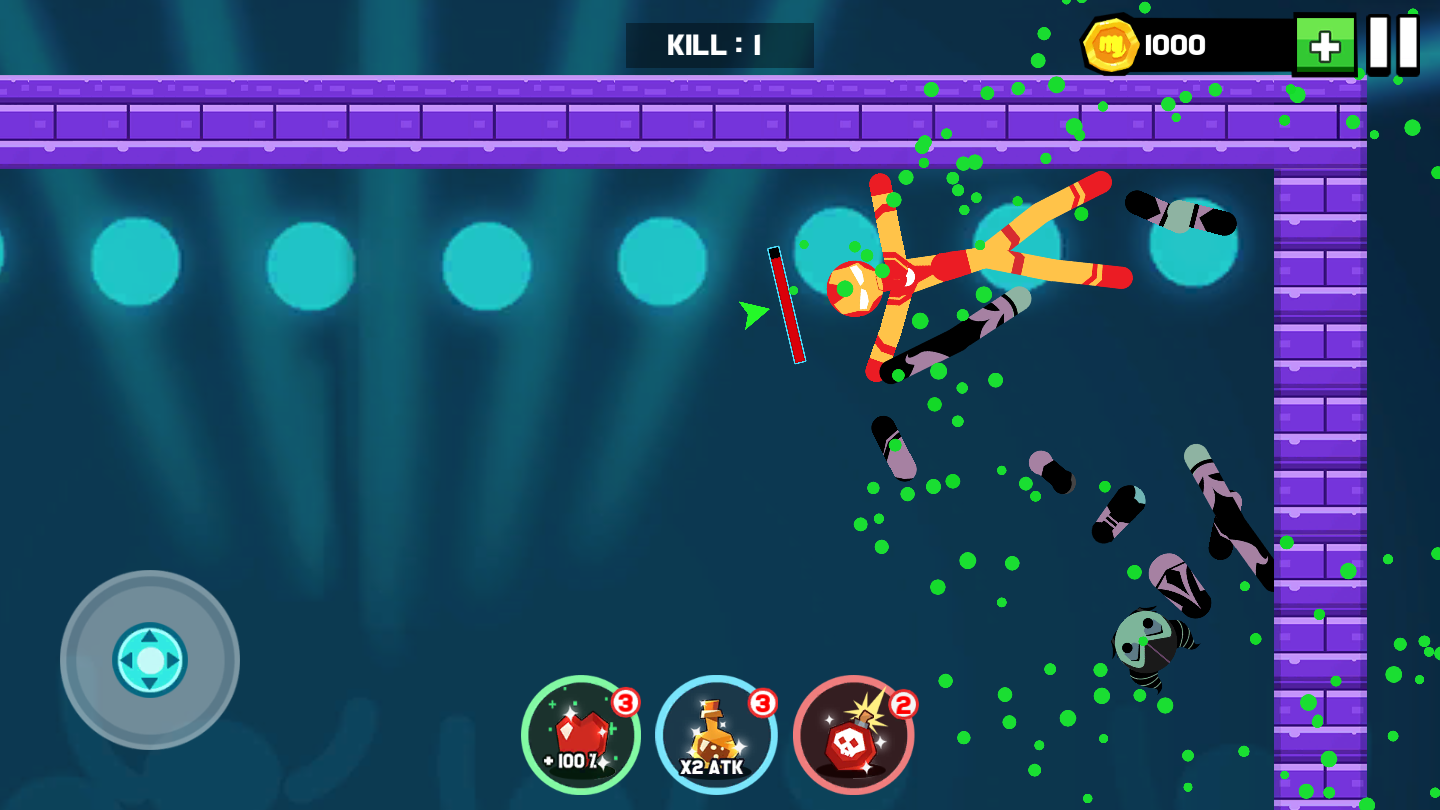Viewport: 1440px width, 810px height.
Task: Tap the virtual joystick center knob
Action: 150,660
